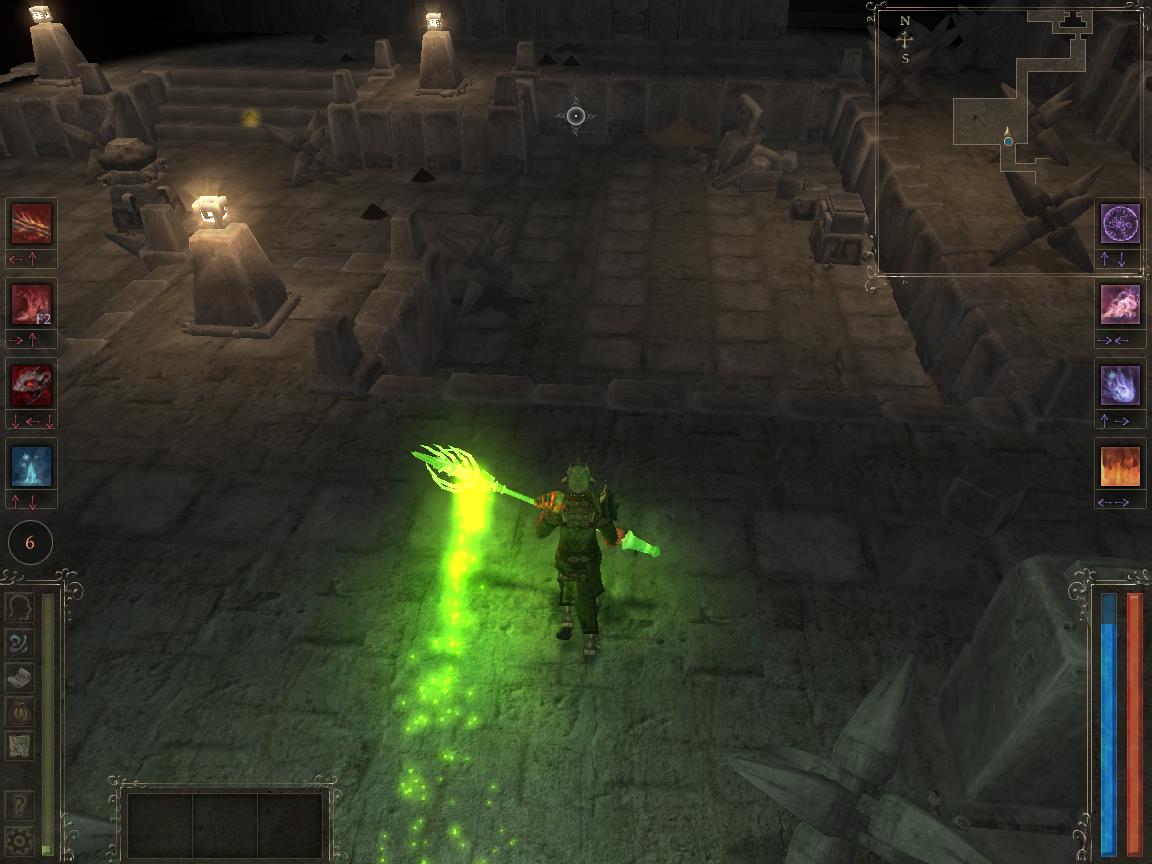Activate the red dragon claw skill
The image size is (1152, 864).
point(31,223)
